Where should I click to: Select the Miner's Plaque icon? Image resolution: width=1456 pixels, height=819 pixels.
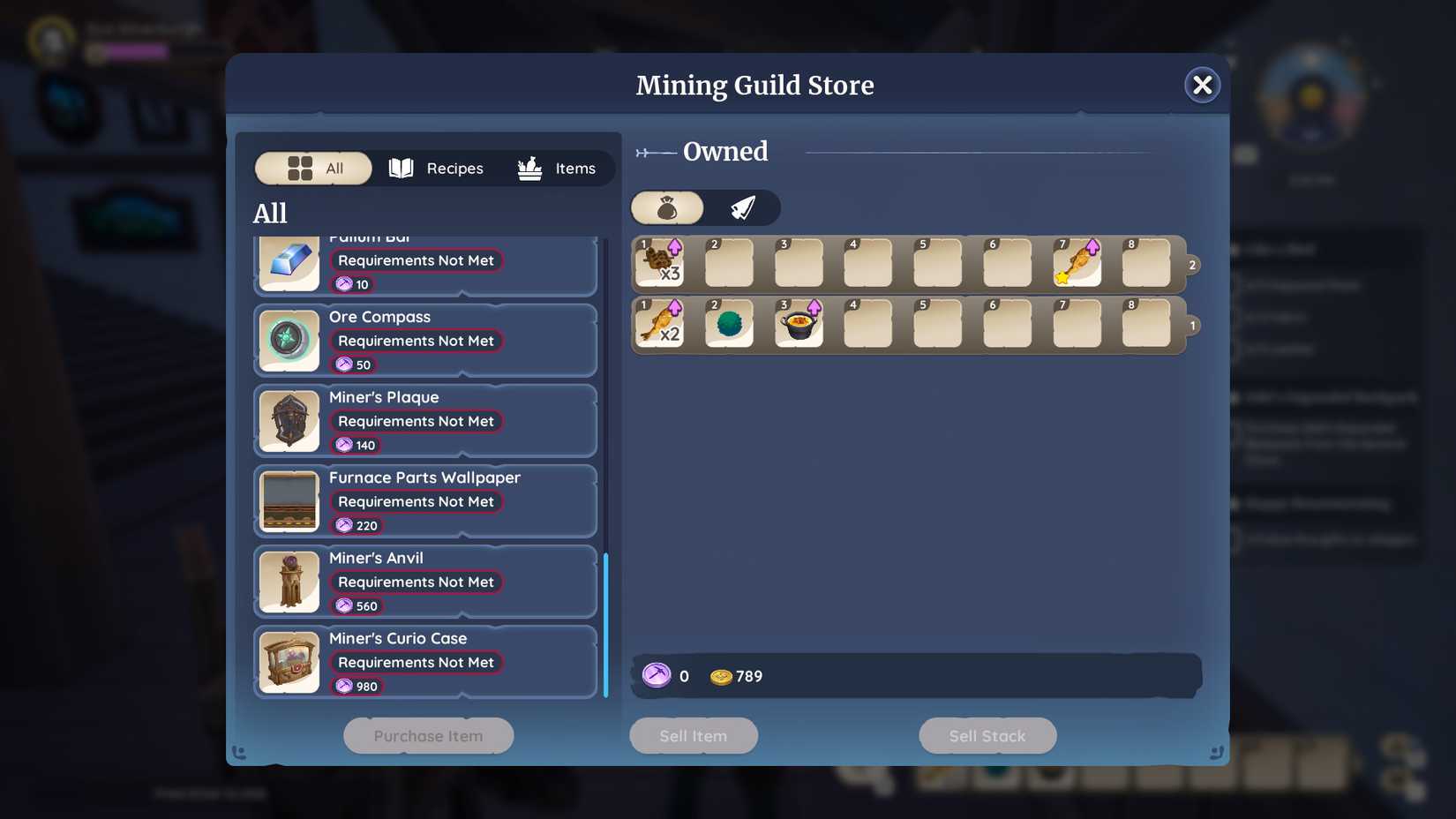289,421
